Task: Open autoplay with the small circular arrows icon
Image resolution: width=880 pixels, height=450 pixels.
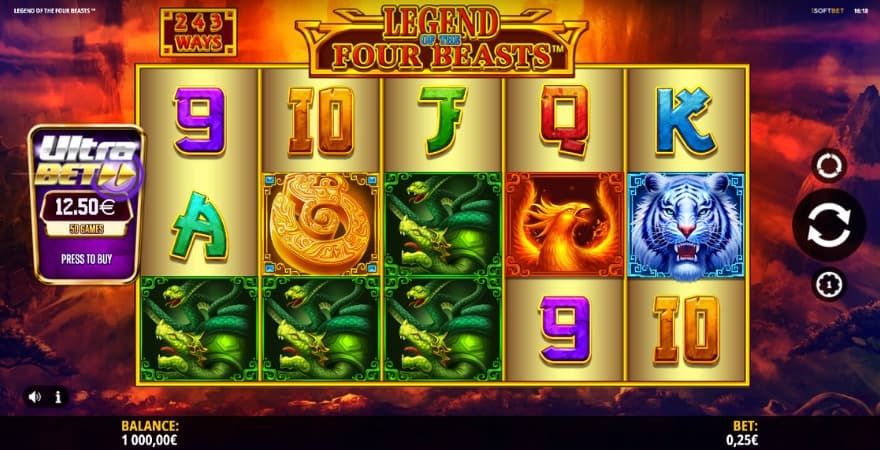Action: tap(828, 165)
